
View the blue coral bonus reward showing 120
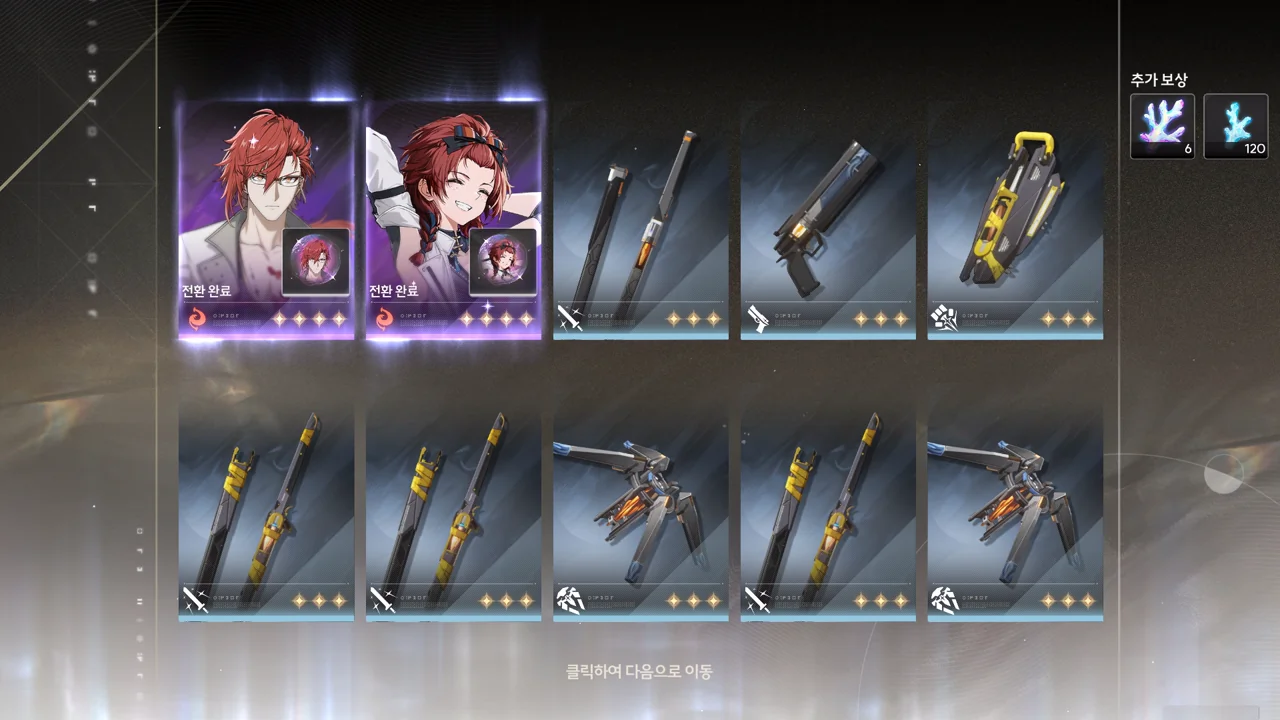click(x=1235, y=126)
